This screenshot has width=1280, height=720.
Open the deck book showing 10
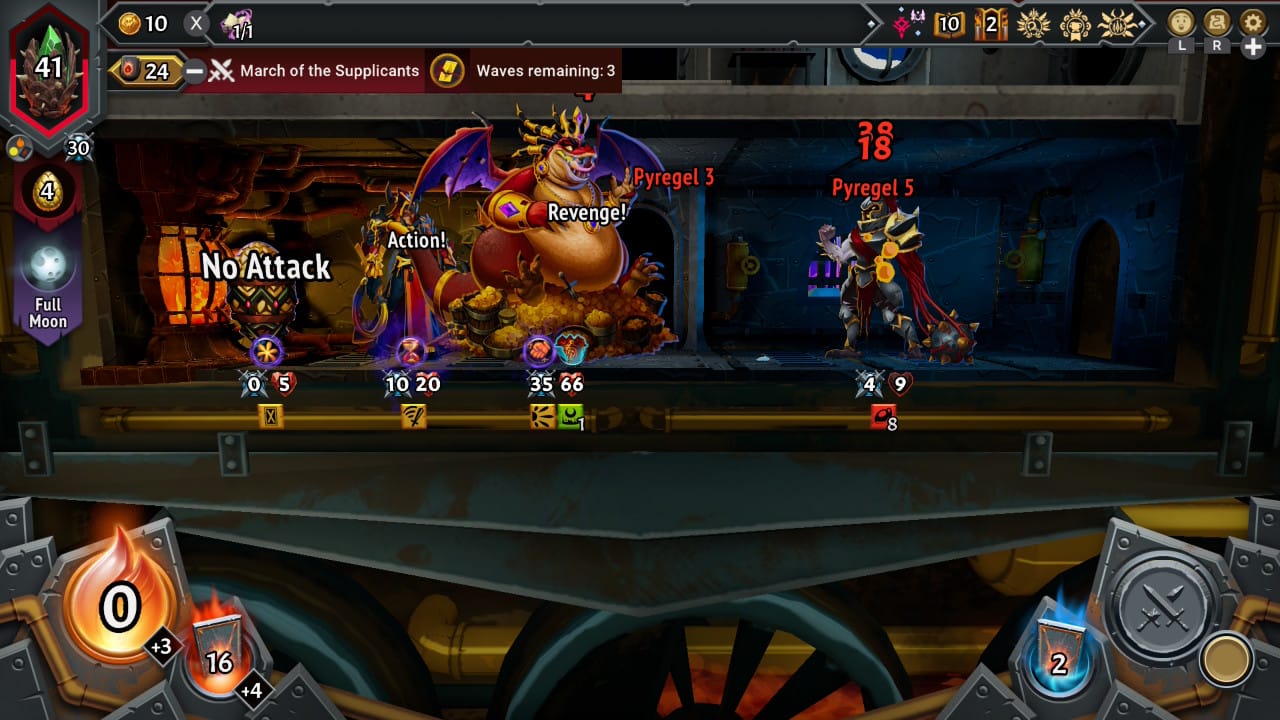coord(949,23)
